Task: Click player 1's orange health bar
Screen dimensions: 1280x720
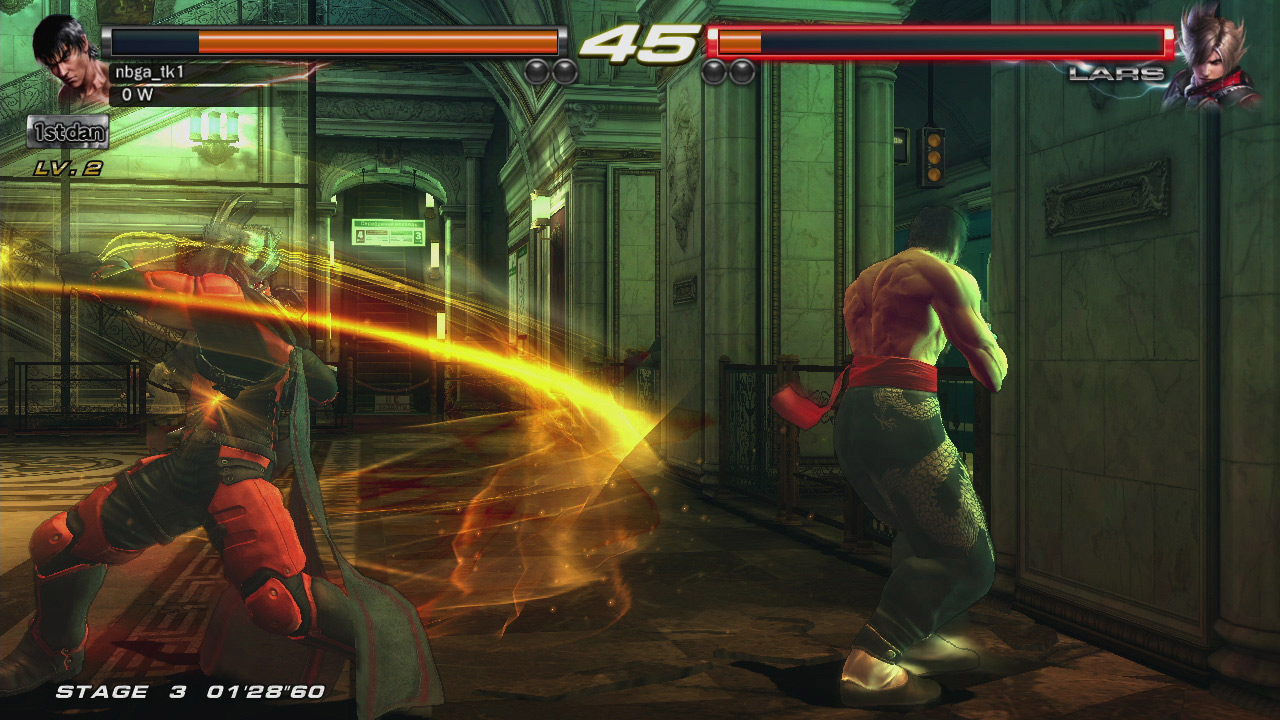Action: pos(380,43)
